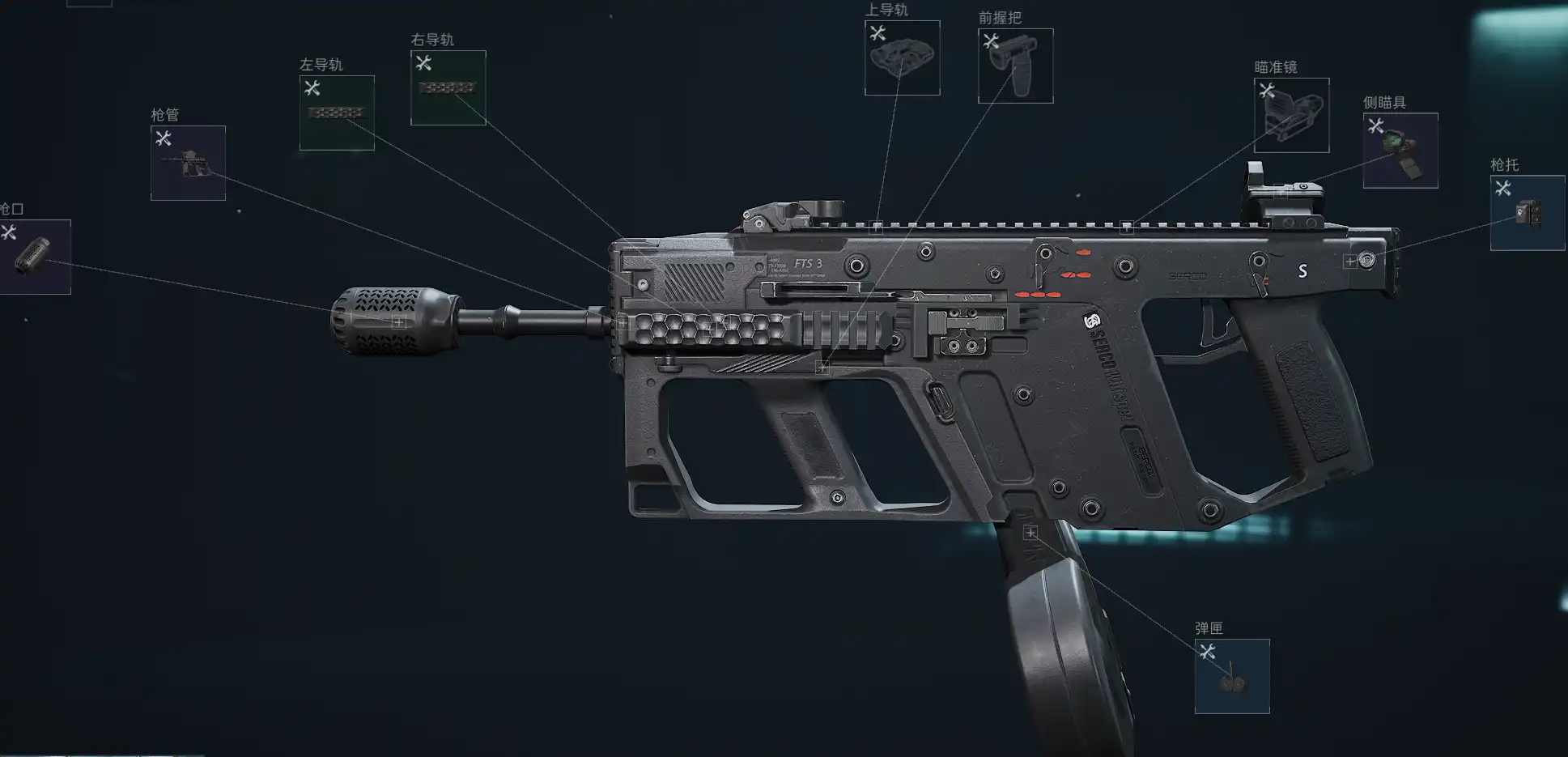
Task: Choose the side sight (侧瞄具) slot
Action: (x=1400, y=151)
